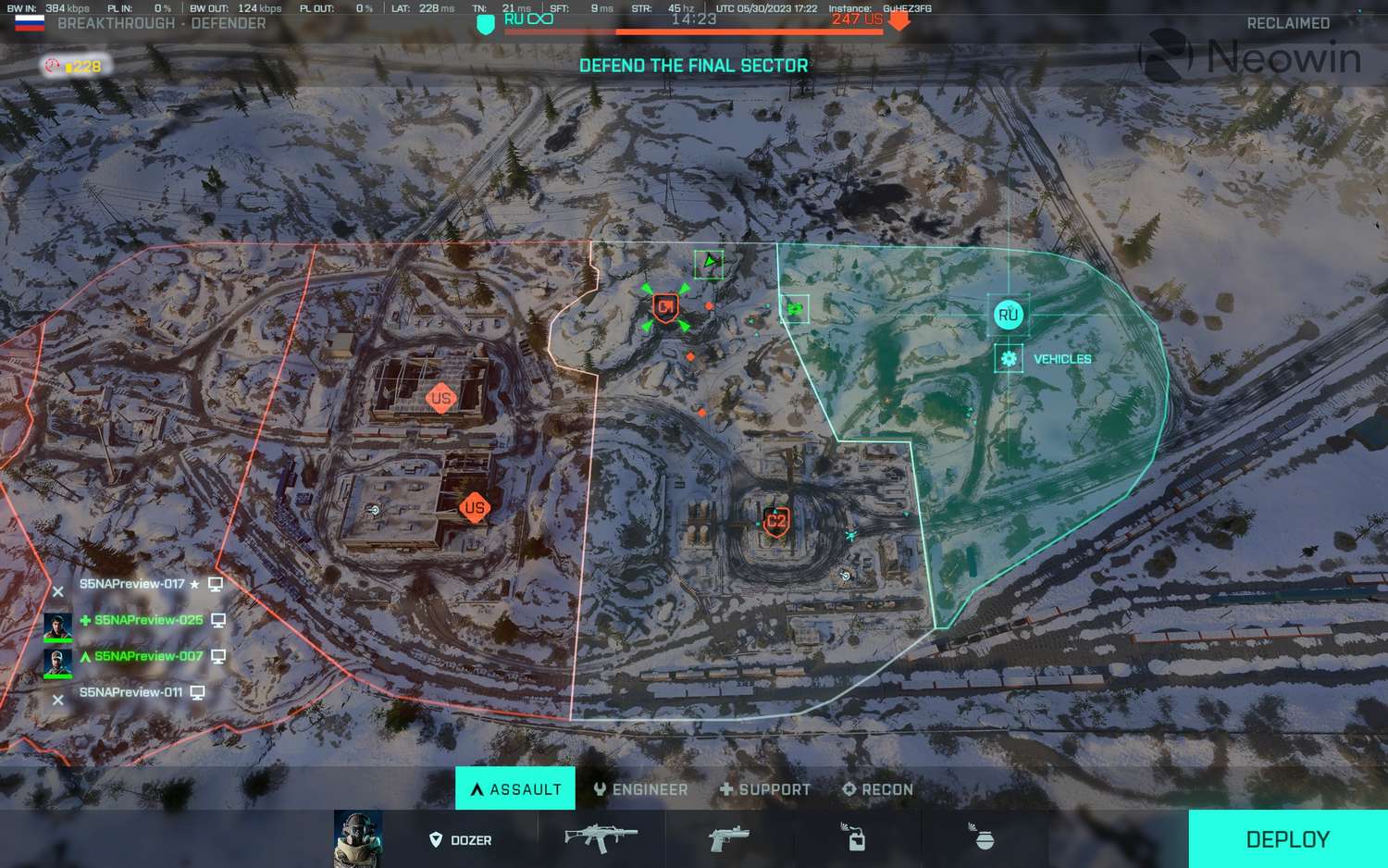This screenshot has width=1388, height=868.
Task: Select objective C2 on the map
Action: (776, 522)
